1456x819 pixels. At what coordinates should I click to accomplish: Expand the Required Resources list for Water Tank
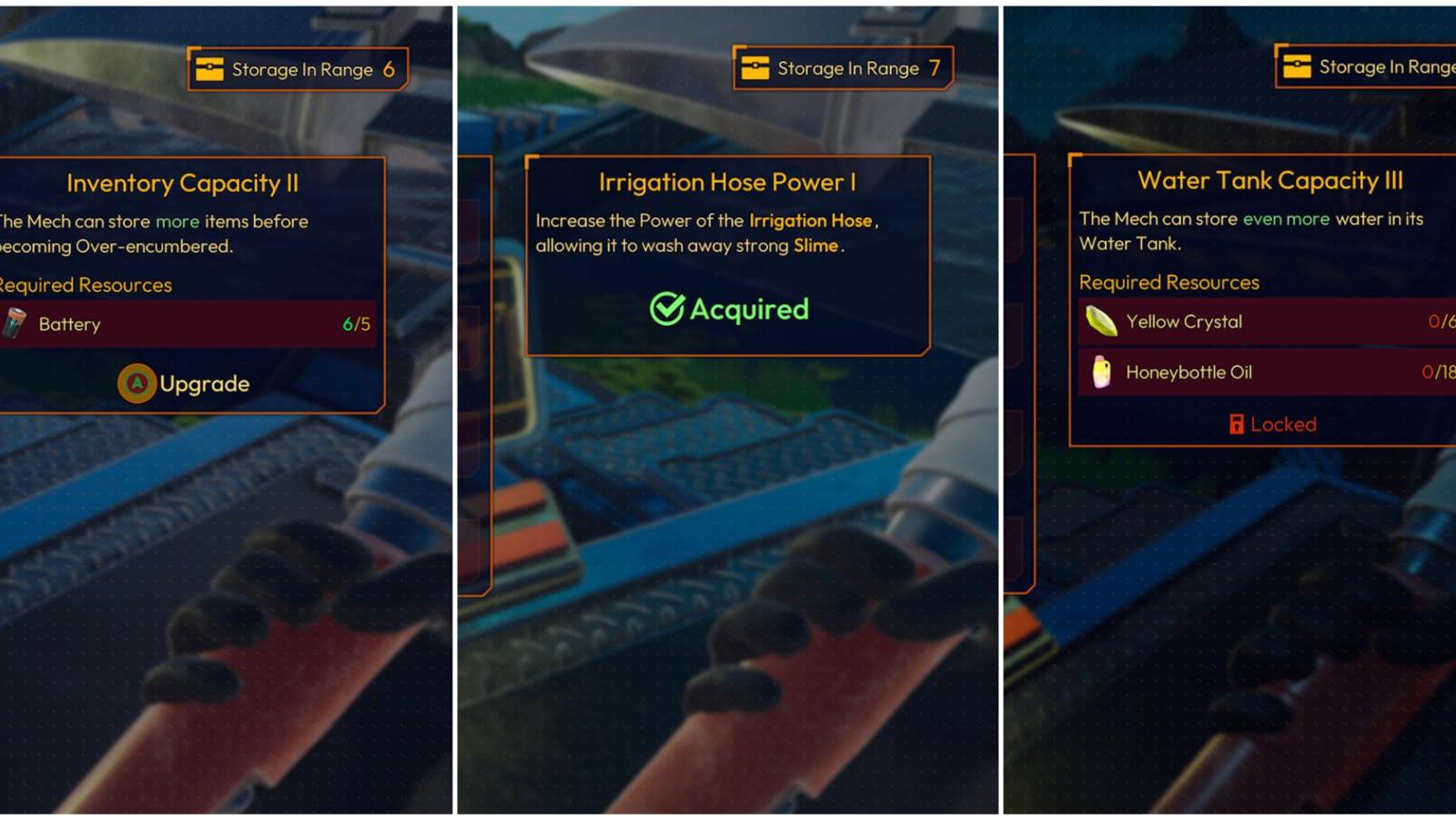(x=1169, y=282)
